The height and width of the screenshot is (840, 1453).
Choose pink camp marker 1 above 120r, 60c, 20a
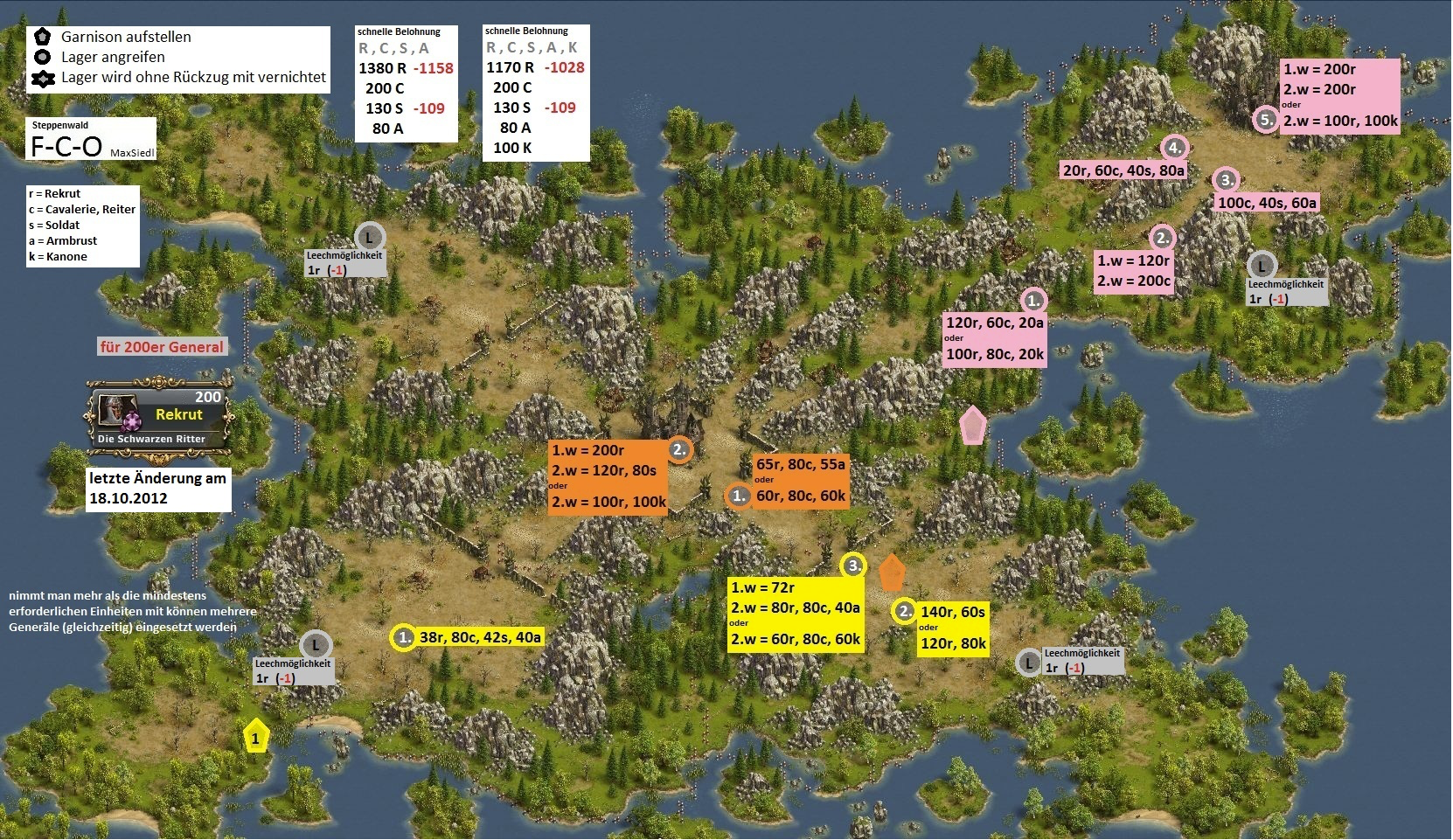click(1034, 301)
